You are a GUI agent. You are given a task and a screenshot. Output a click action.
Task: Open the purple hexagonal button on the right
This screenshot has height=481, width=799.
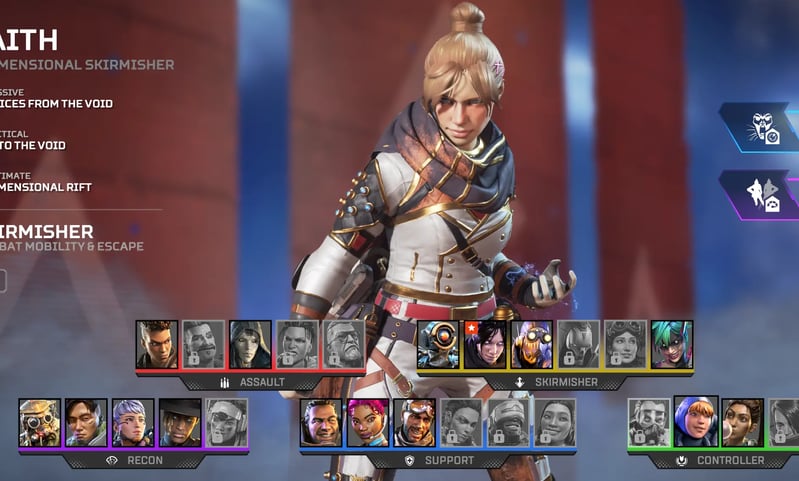point(763,194)
